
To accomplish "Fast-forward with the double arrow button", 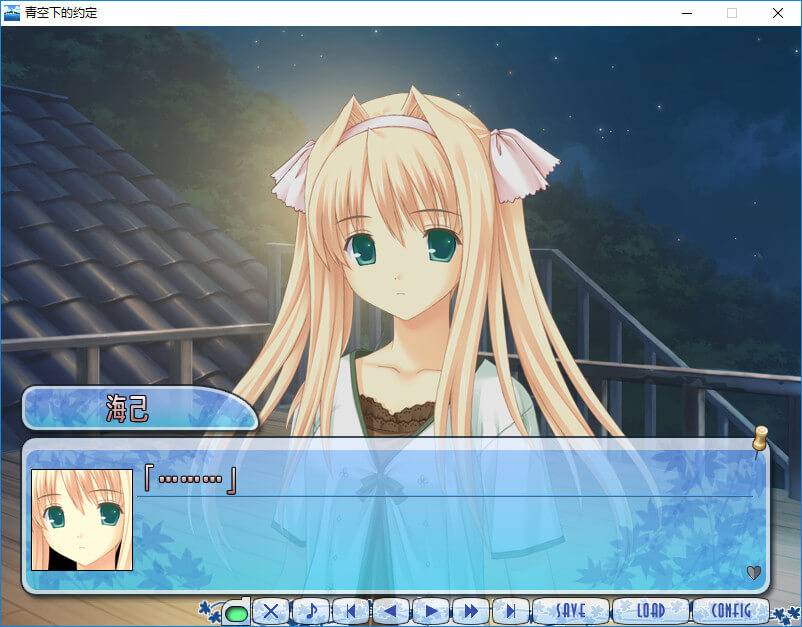I will (470, 611).
